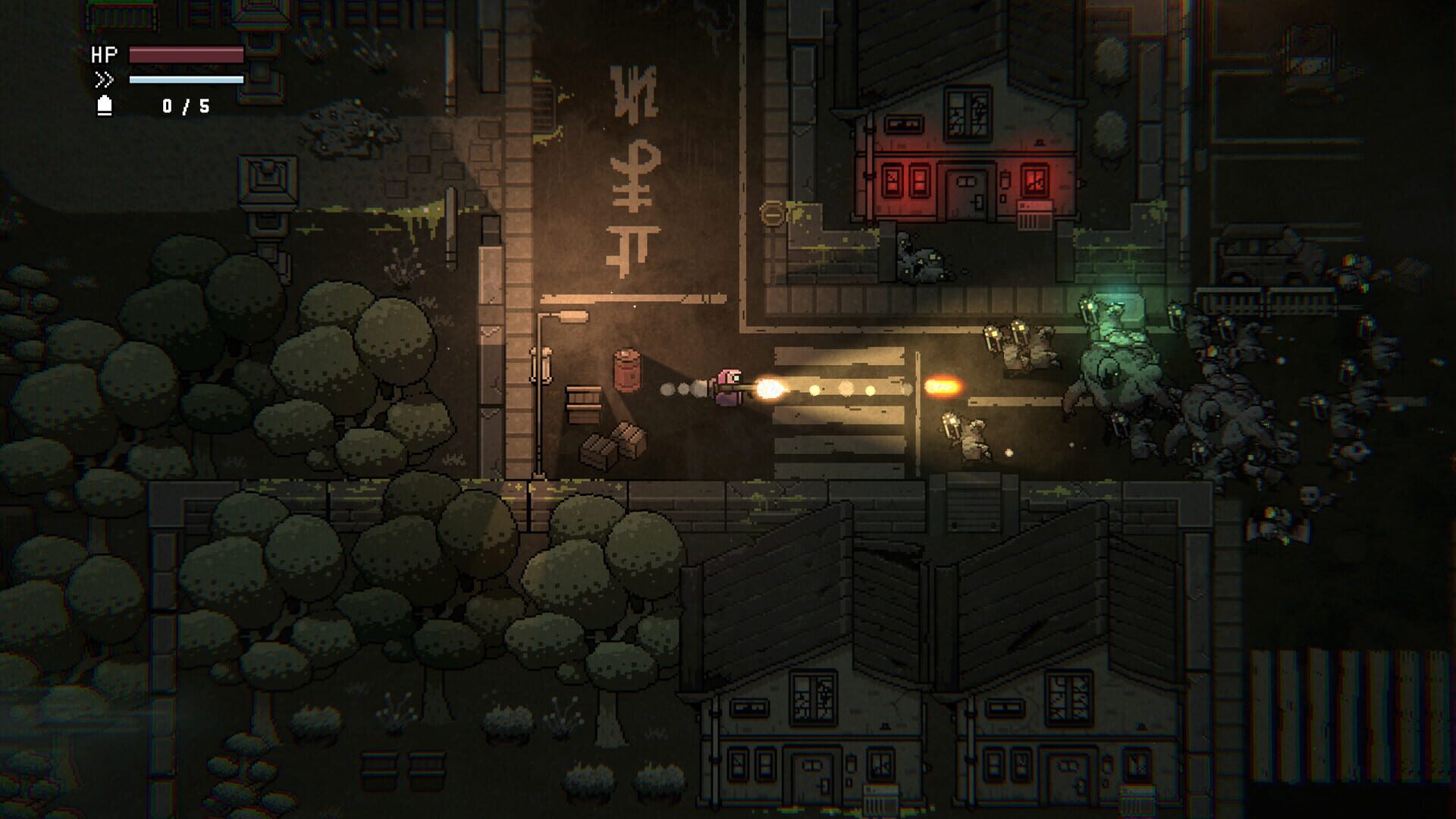Viewport: 1456px width, 819px height.
Task: Select the HP label in the top-left HUD
Action: pyautogui.click(x=105, y=55)
